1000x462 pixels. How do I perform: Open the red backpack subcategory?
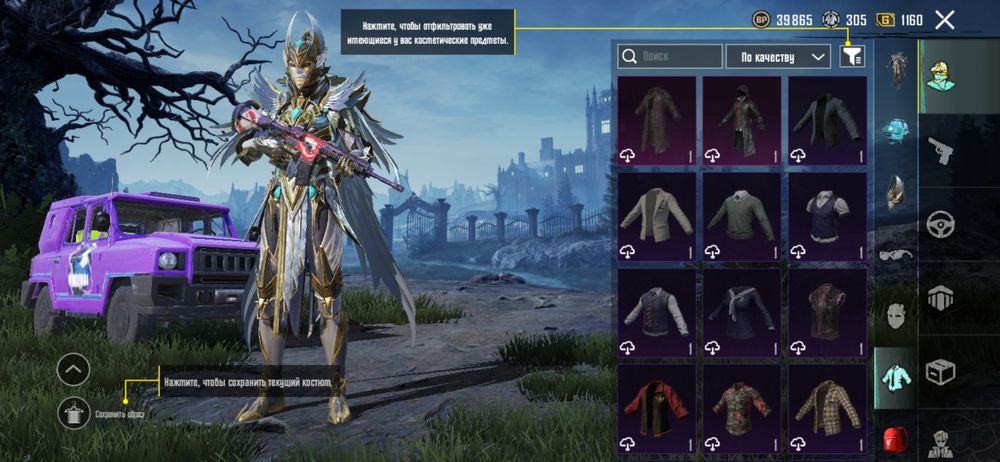point(896,440)
